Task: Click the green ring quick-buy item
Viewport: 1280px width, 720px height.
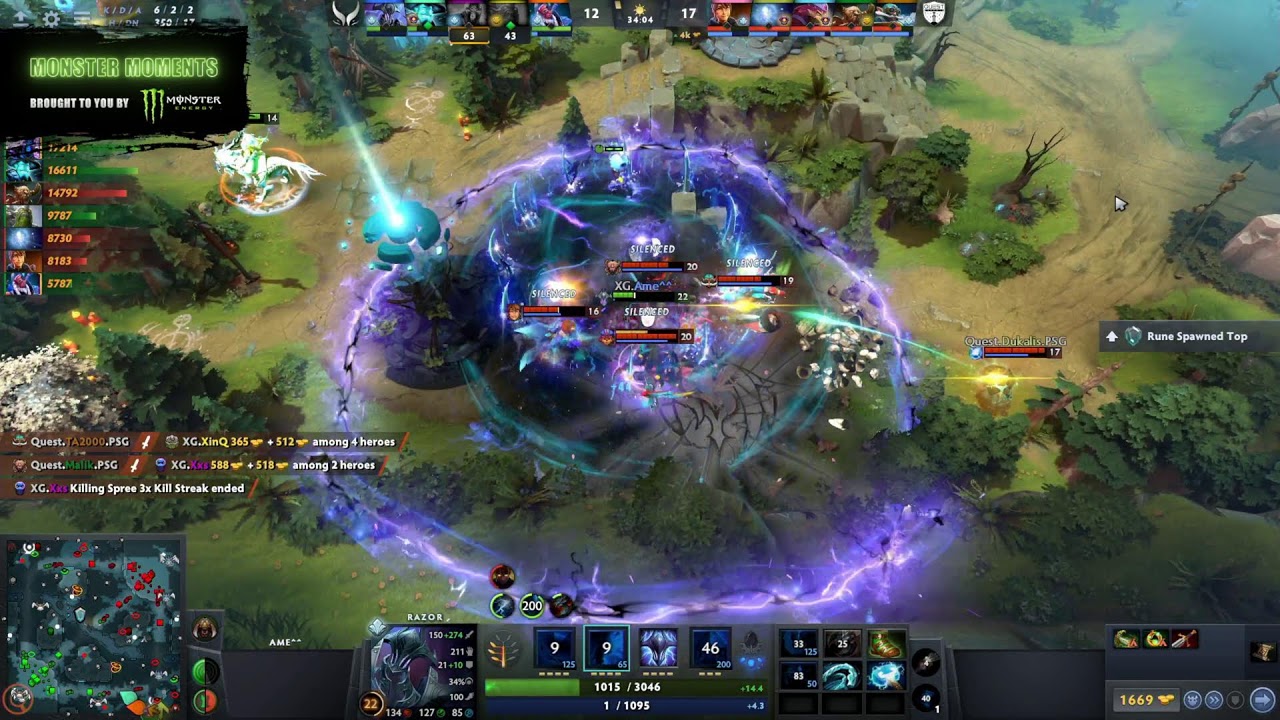Action: coord(1155,639)
